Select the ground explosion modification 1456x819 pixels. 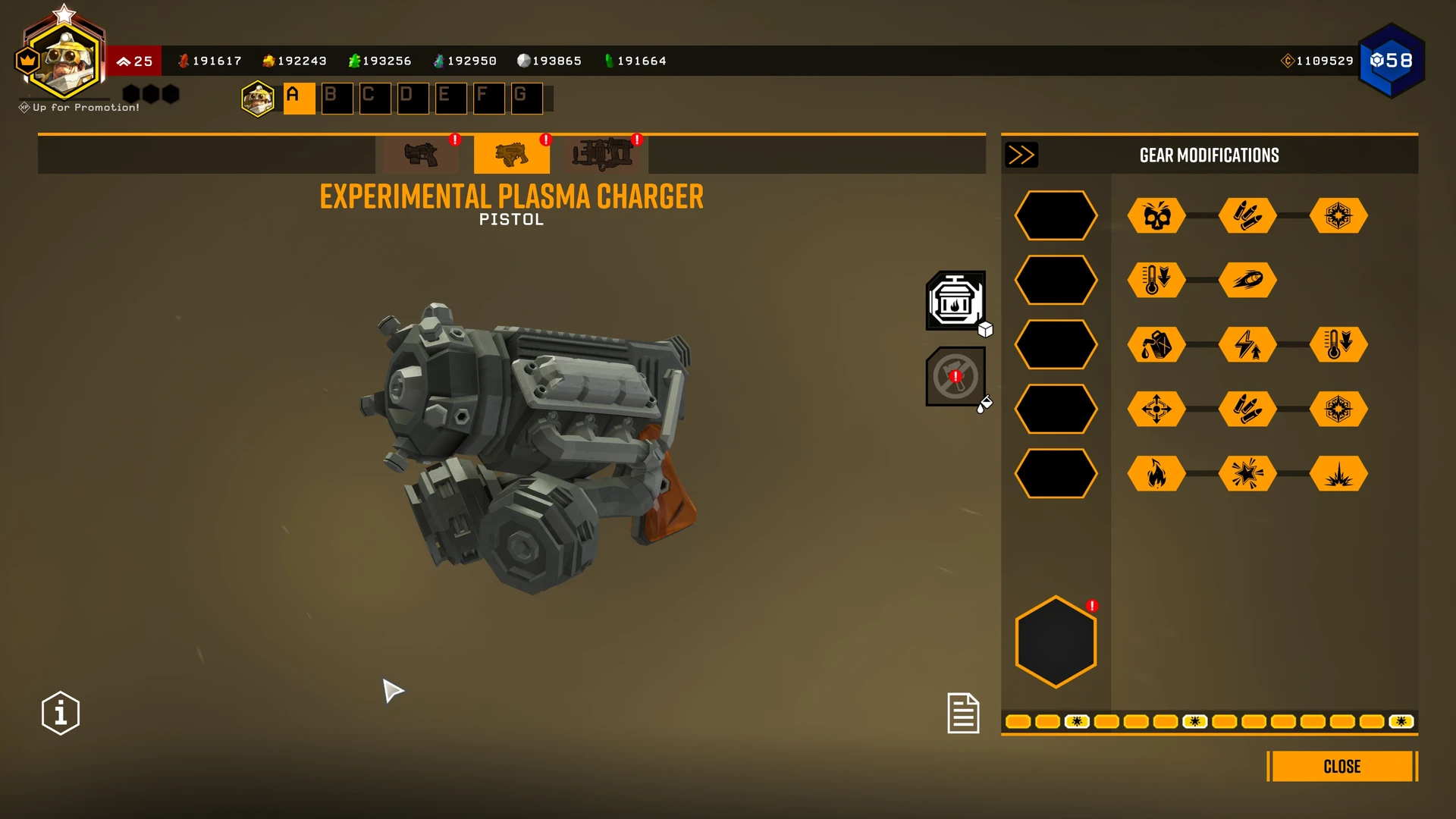(1338, 474)
